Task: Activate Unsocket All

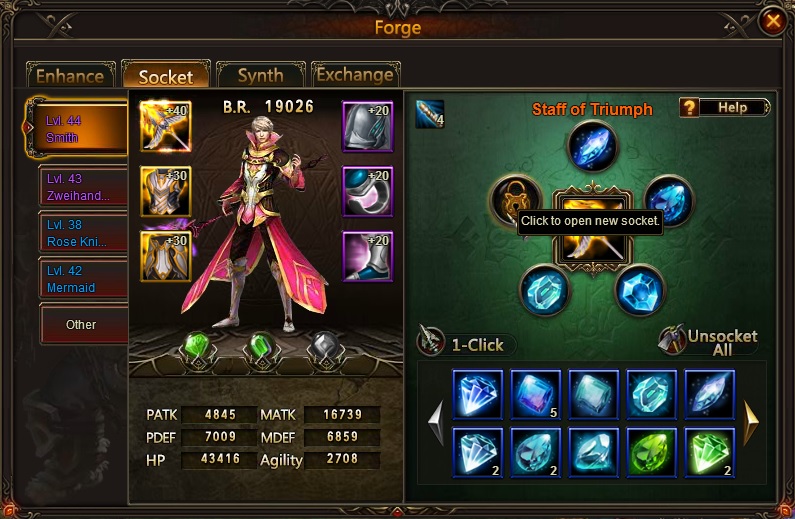Action: pos(710,342)
